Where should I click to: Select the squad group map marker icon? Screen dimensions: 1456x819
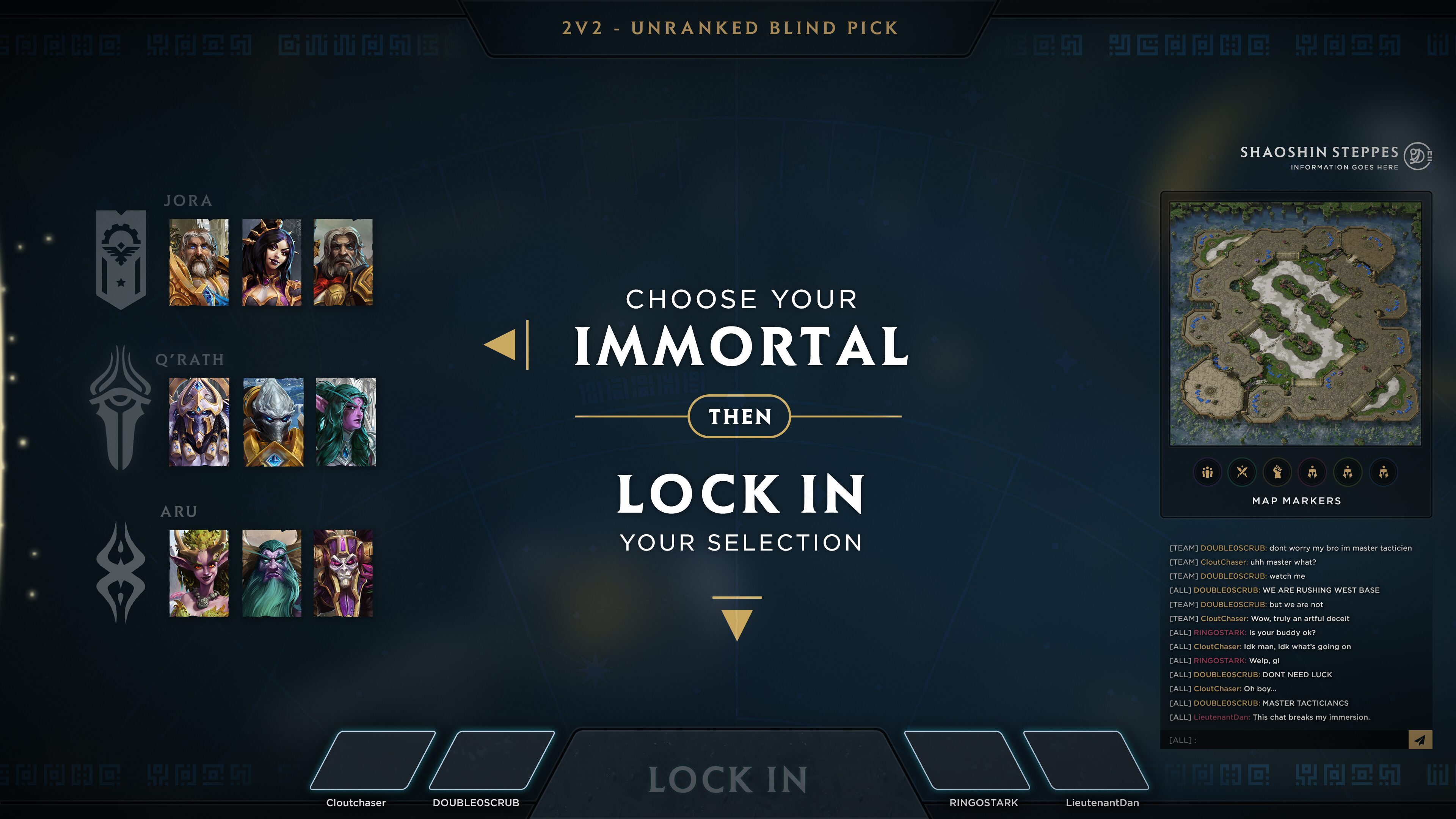click(x=1207, y=472)
